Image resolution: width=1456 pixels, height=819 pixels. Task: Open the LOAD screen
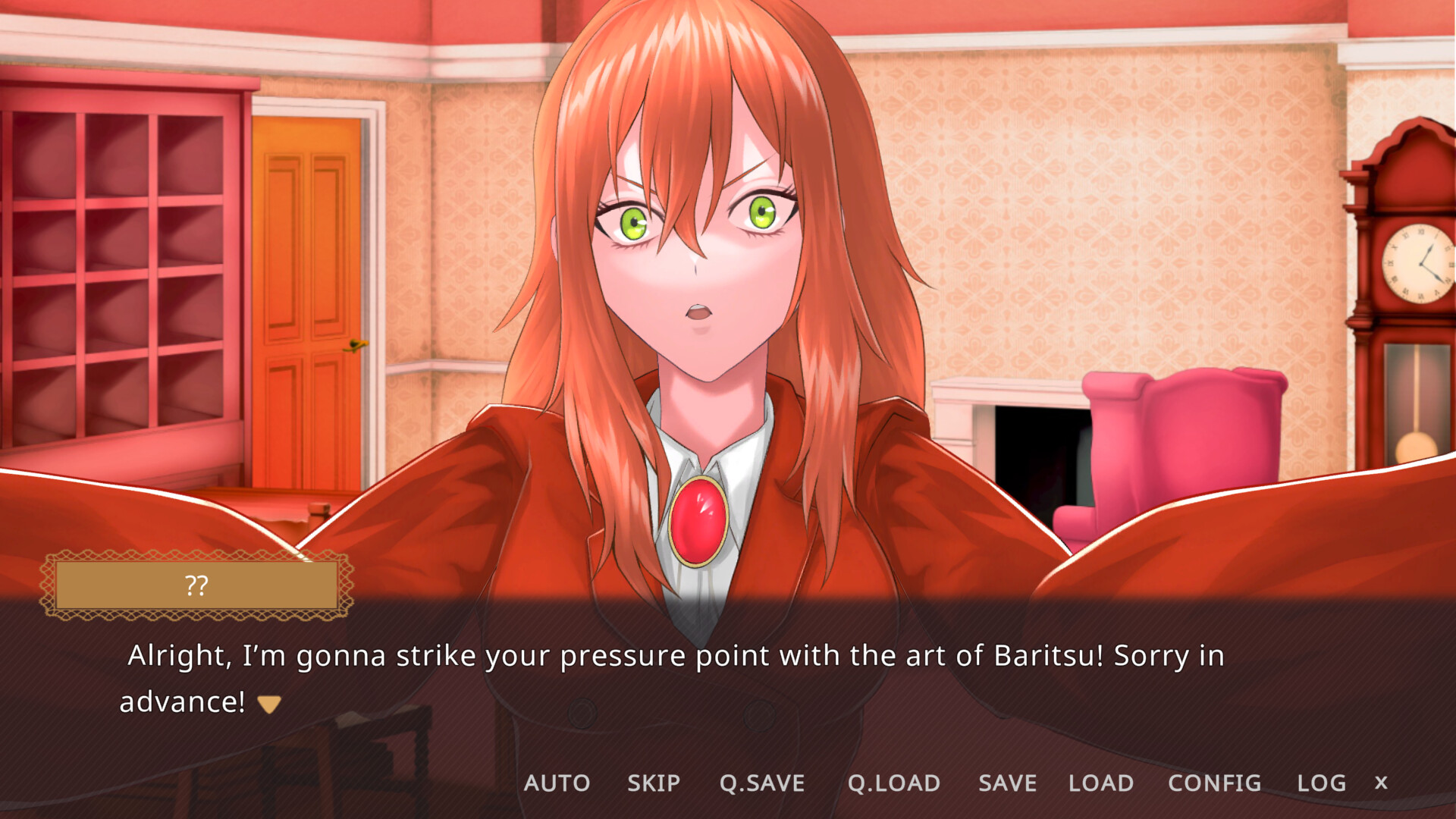coord(1100,783)
